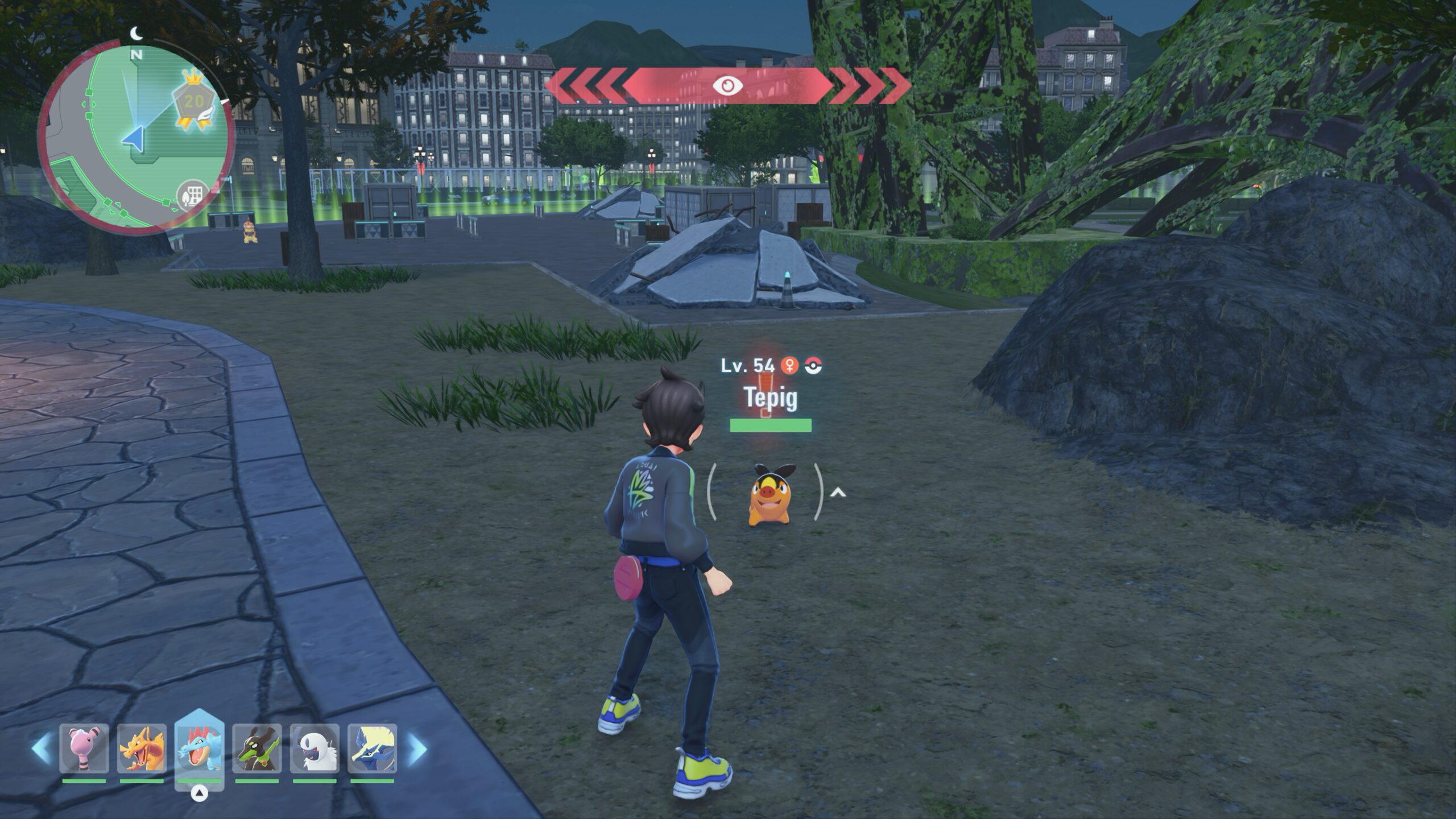Choose Charizard from the party bar

coord(142,748)
